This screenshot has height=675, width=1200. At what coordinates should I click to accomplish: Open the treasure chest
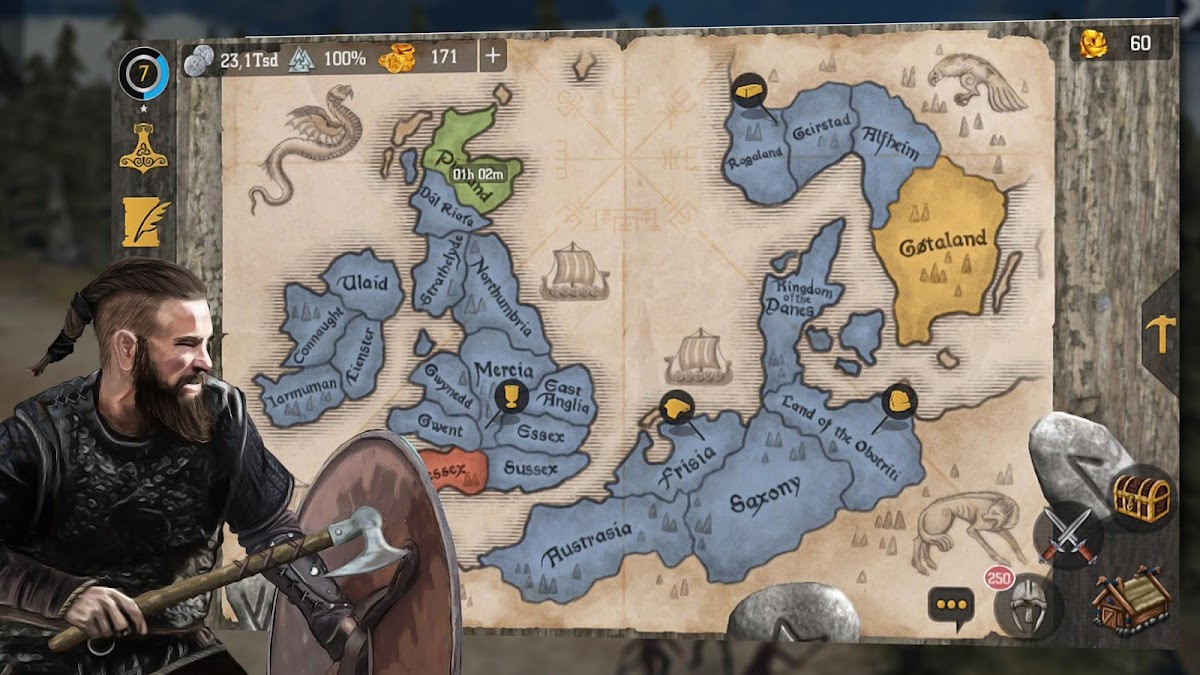click(x=1141, y=498)
